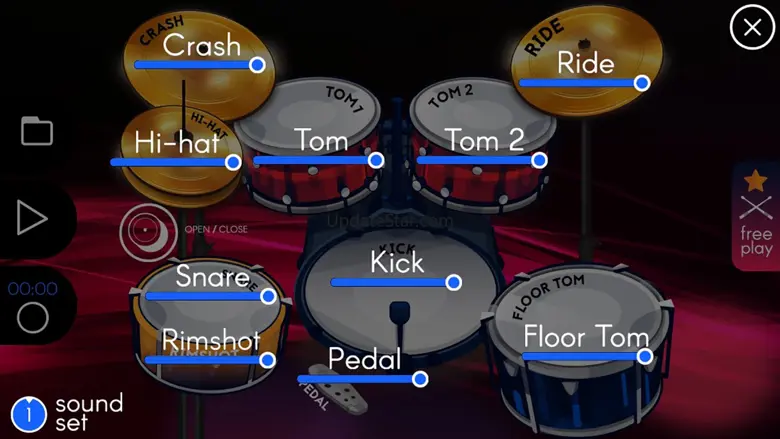This screenshot has height=439, width=780.
Task: Click the Tom 2 volume slider handle
Action: [x=539, y=160]
